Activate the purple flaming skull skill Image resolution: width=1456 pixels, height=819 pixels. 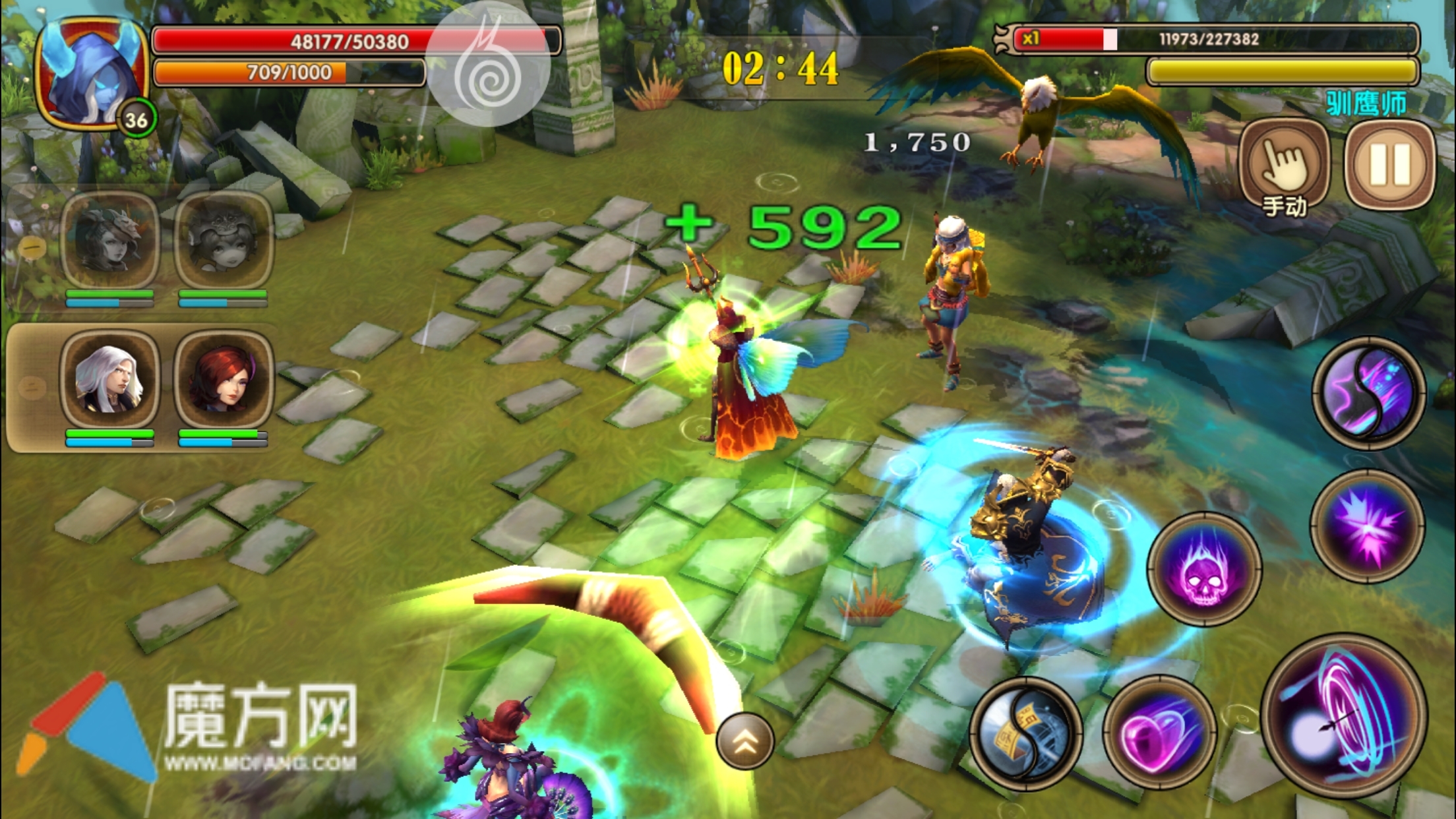pos(1204,569)
